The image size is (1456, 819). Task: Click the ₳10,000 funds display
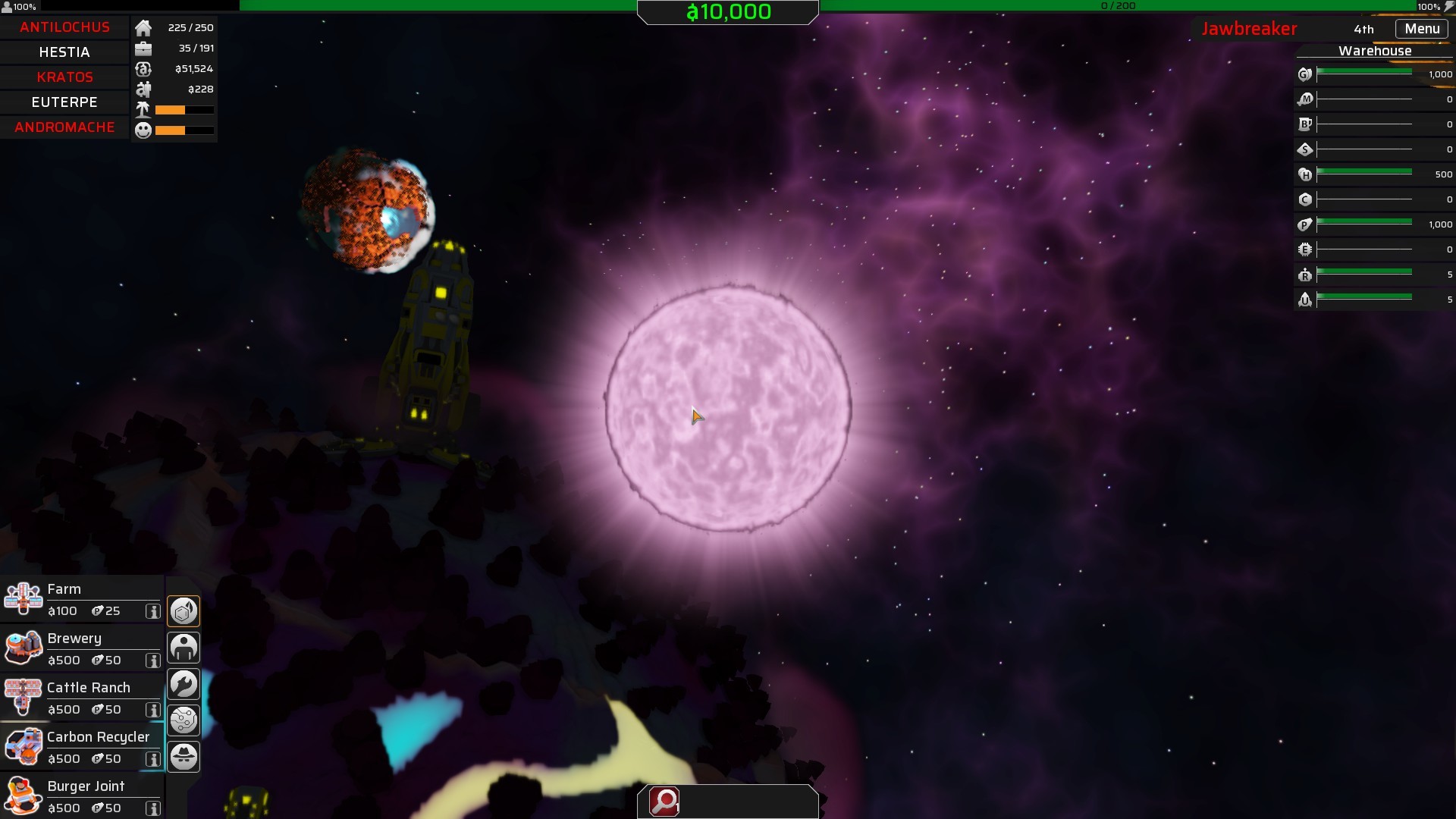coord(727,12)
